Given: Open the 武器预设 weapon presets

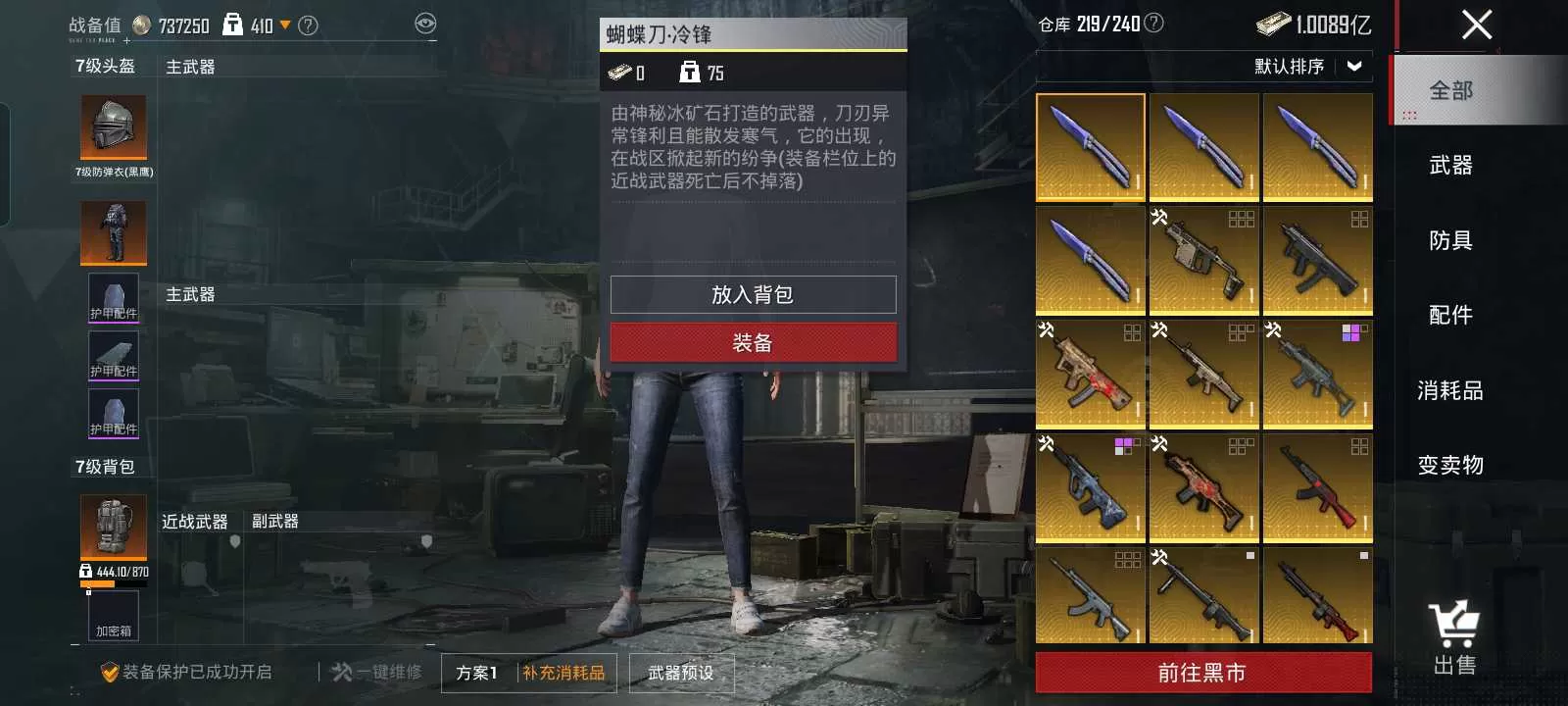Looking at the screenshot, I should (x=681, y=673).
